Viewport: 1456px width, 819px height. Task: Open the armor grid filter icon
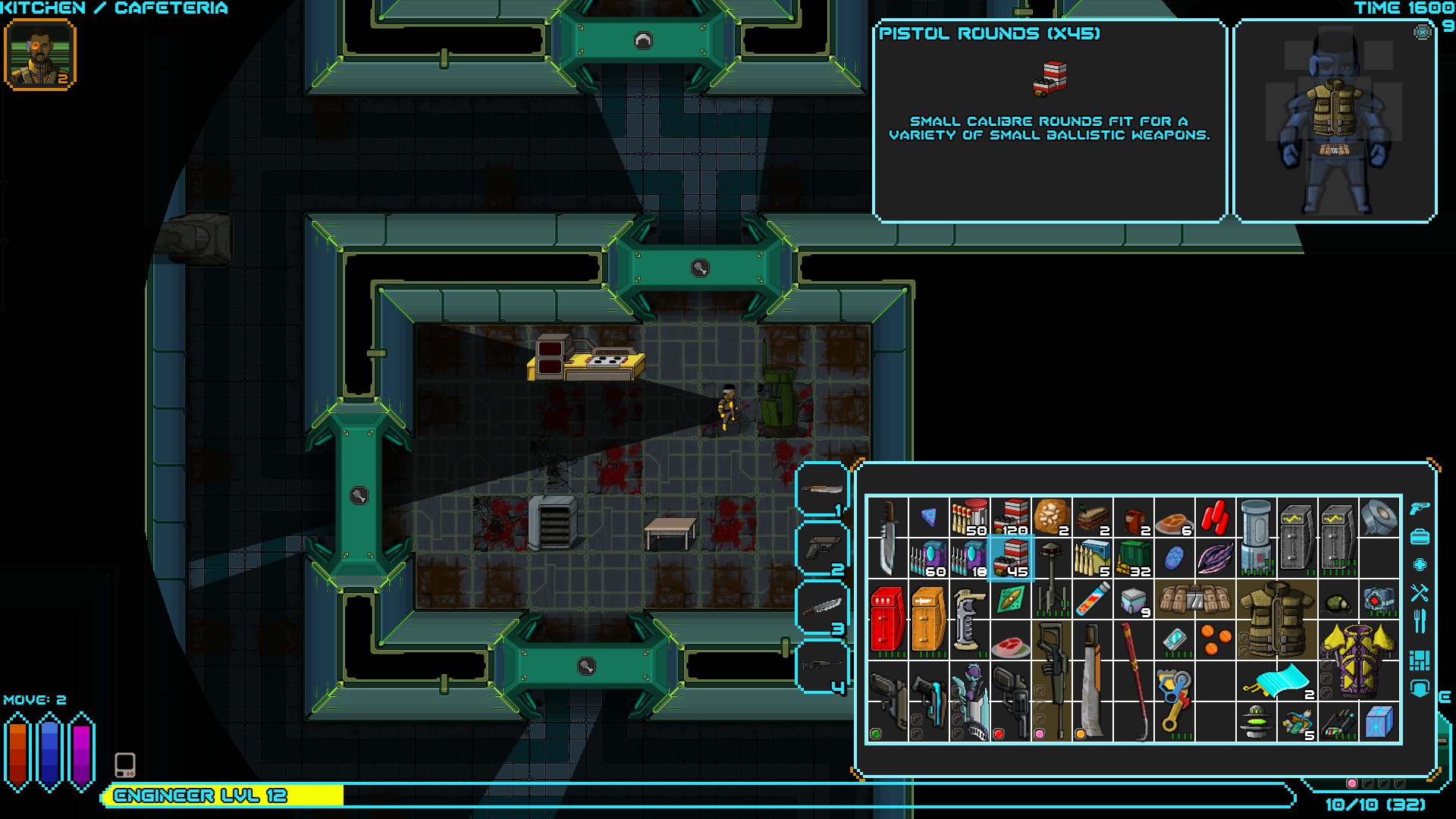tap(1420, 660)
